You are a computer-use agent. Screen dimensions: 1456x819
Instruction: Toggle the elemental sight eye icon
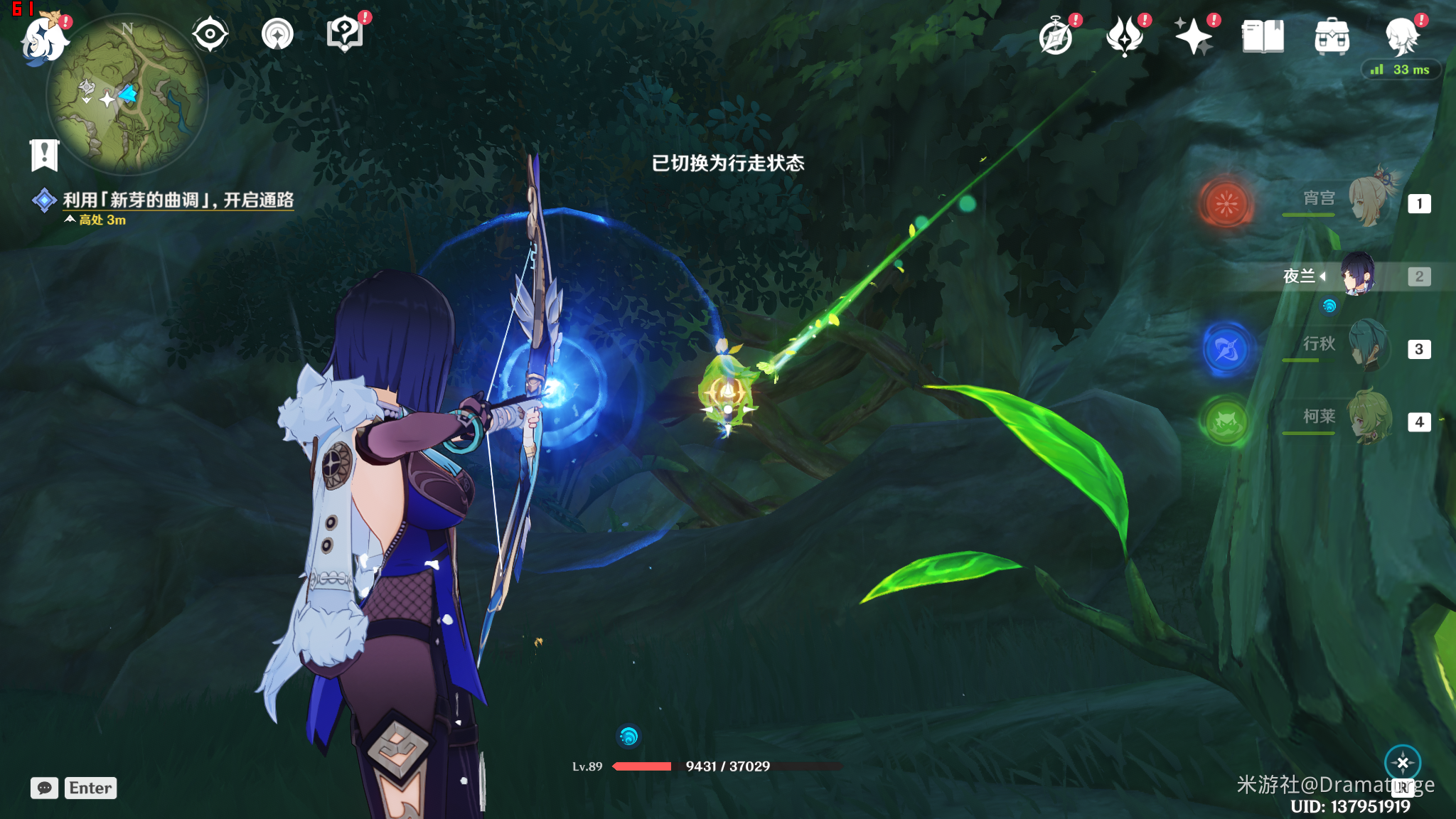[210, 34]
